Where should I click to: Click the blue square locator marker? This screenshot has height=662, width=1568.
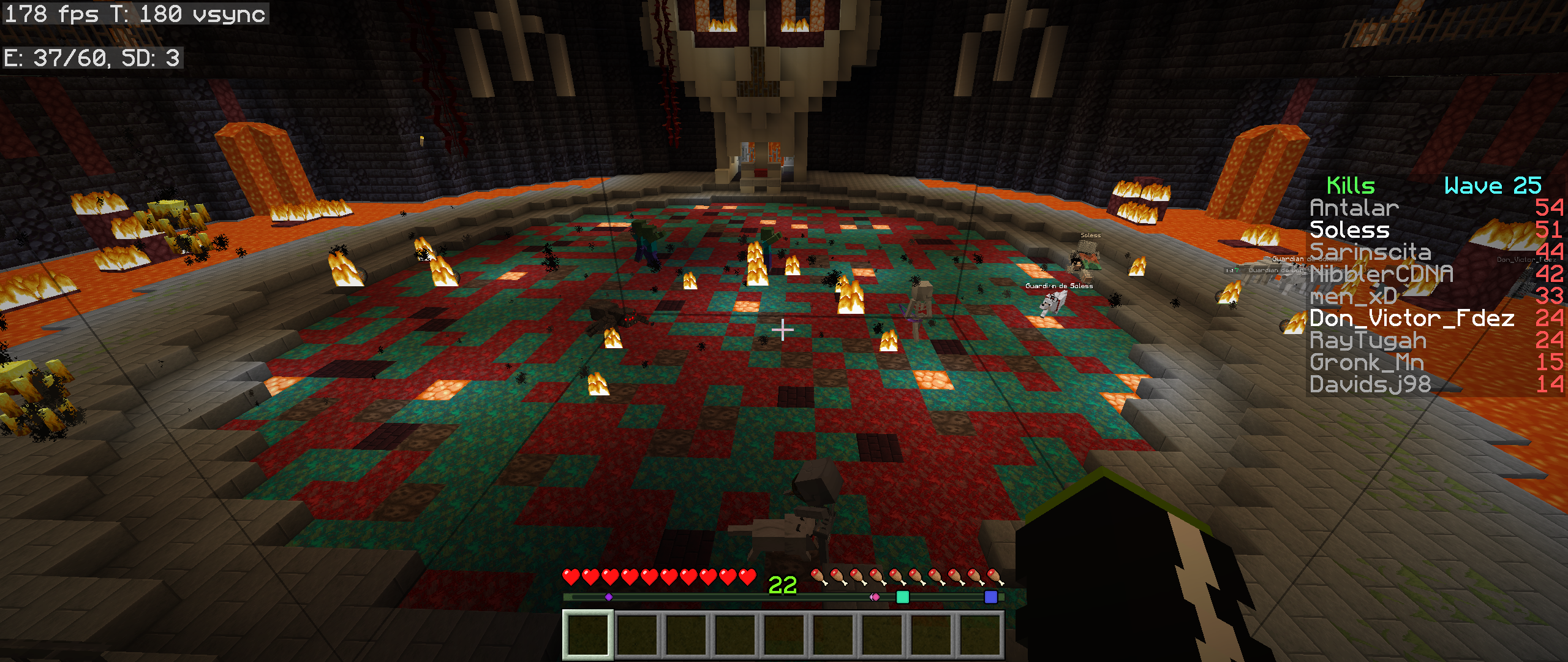click(990, 597)
